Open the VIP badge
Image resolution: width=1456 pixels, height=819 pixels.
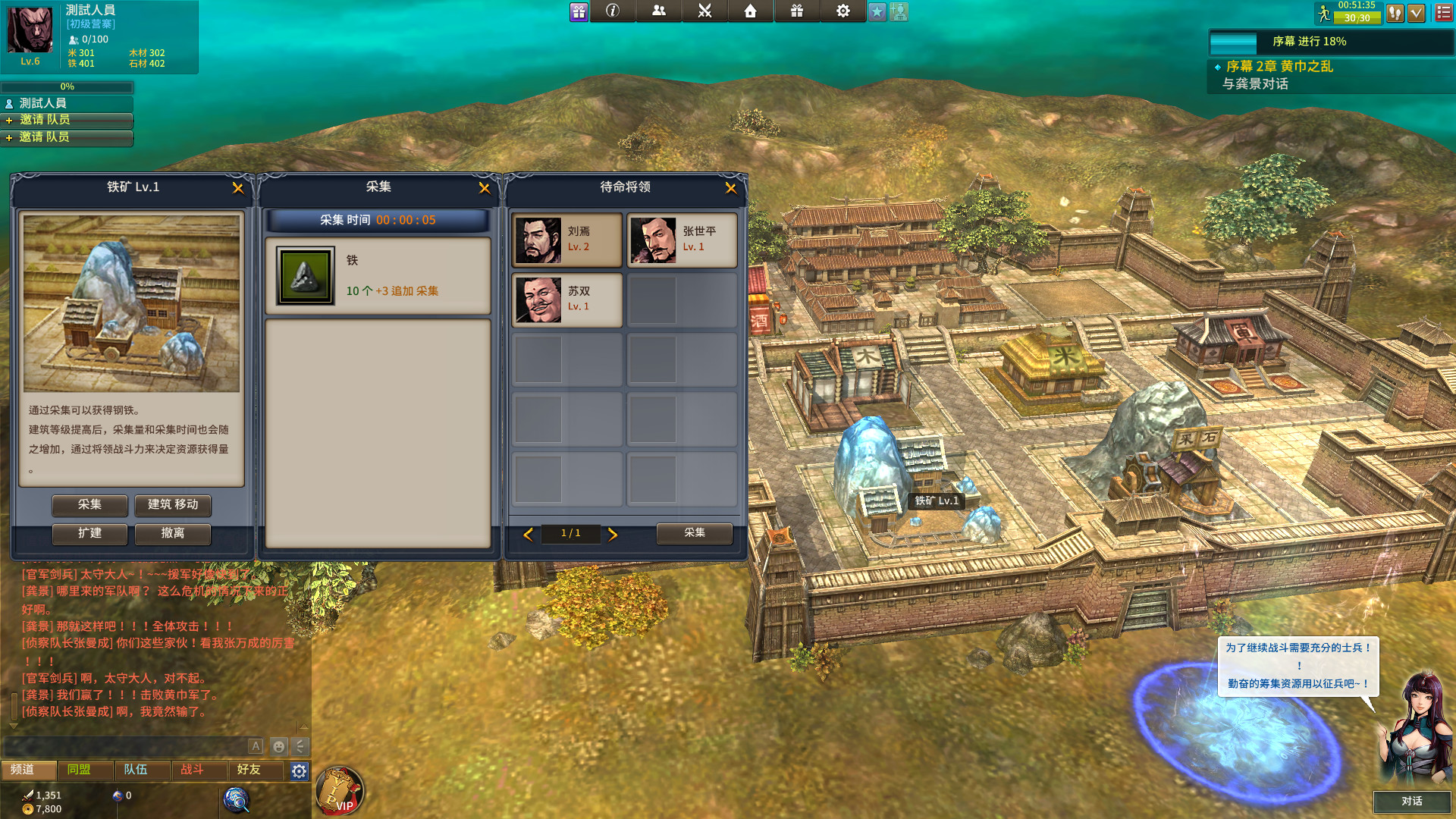click(x=339, y=790)
